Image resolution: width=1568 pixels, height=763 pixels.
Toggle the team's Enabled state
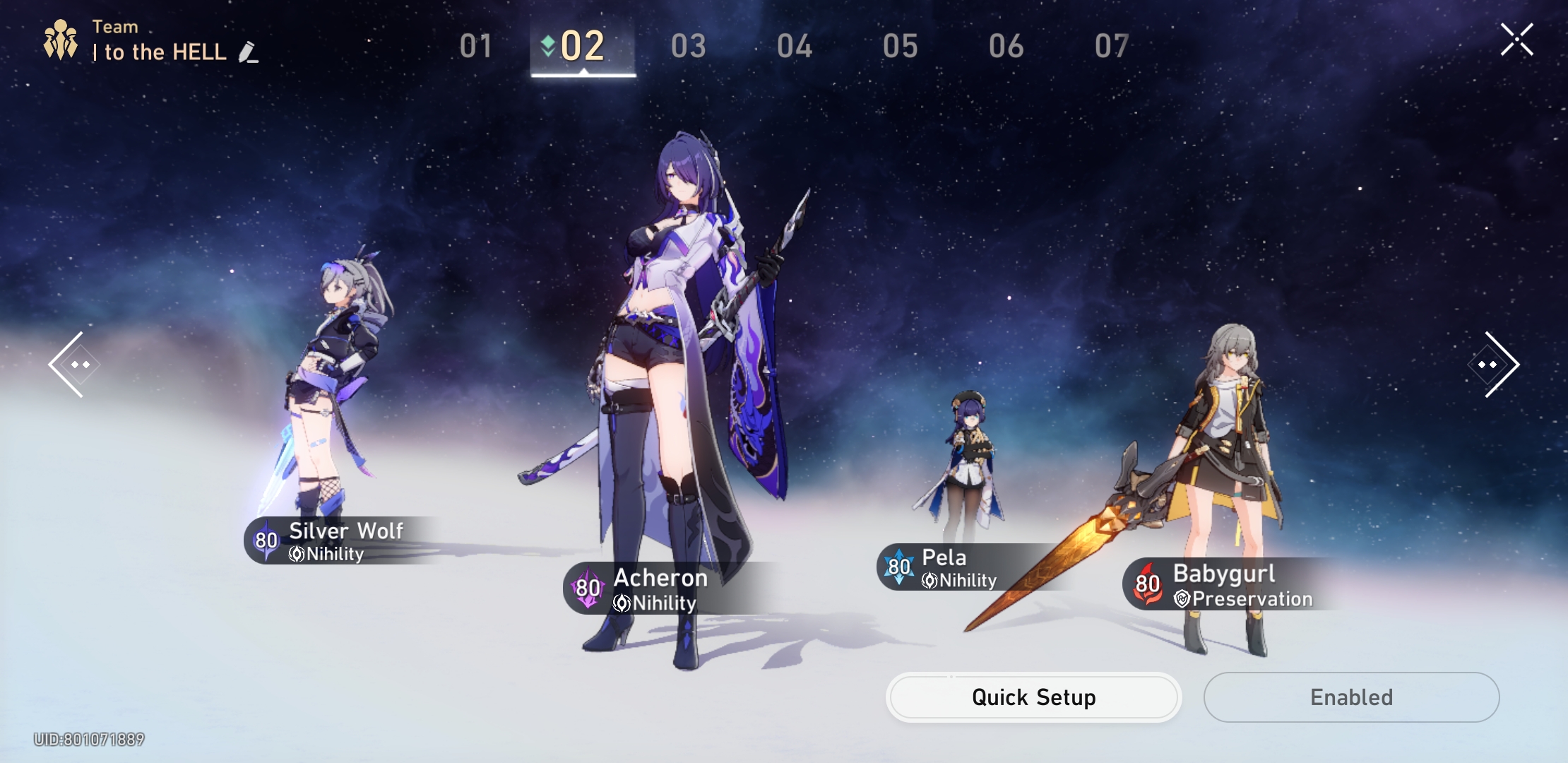point(1351,697)
